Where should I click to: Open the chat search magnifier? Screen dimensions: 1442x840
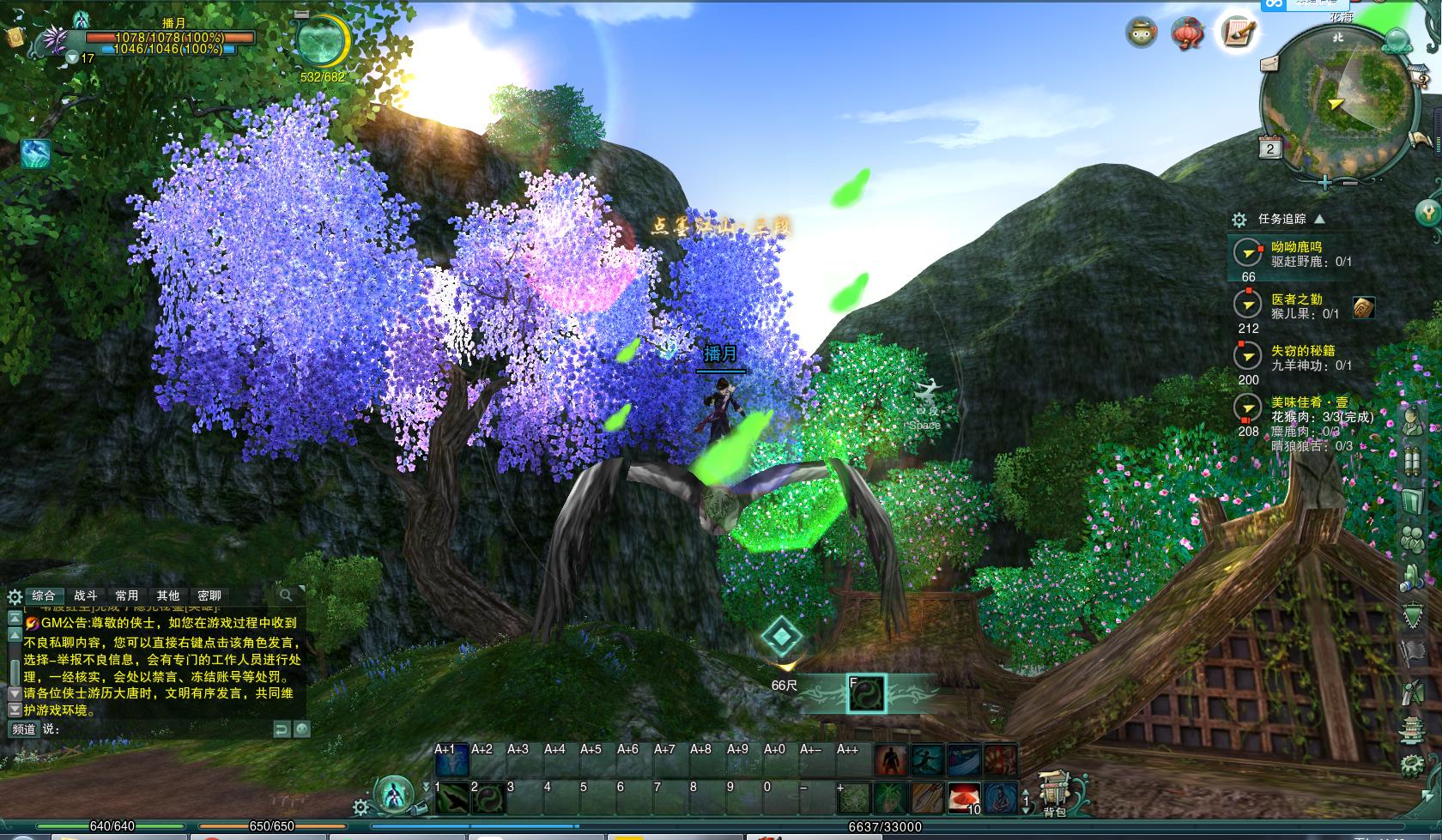[286, 595]
